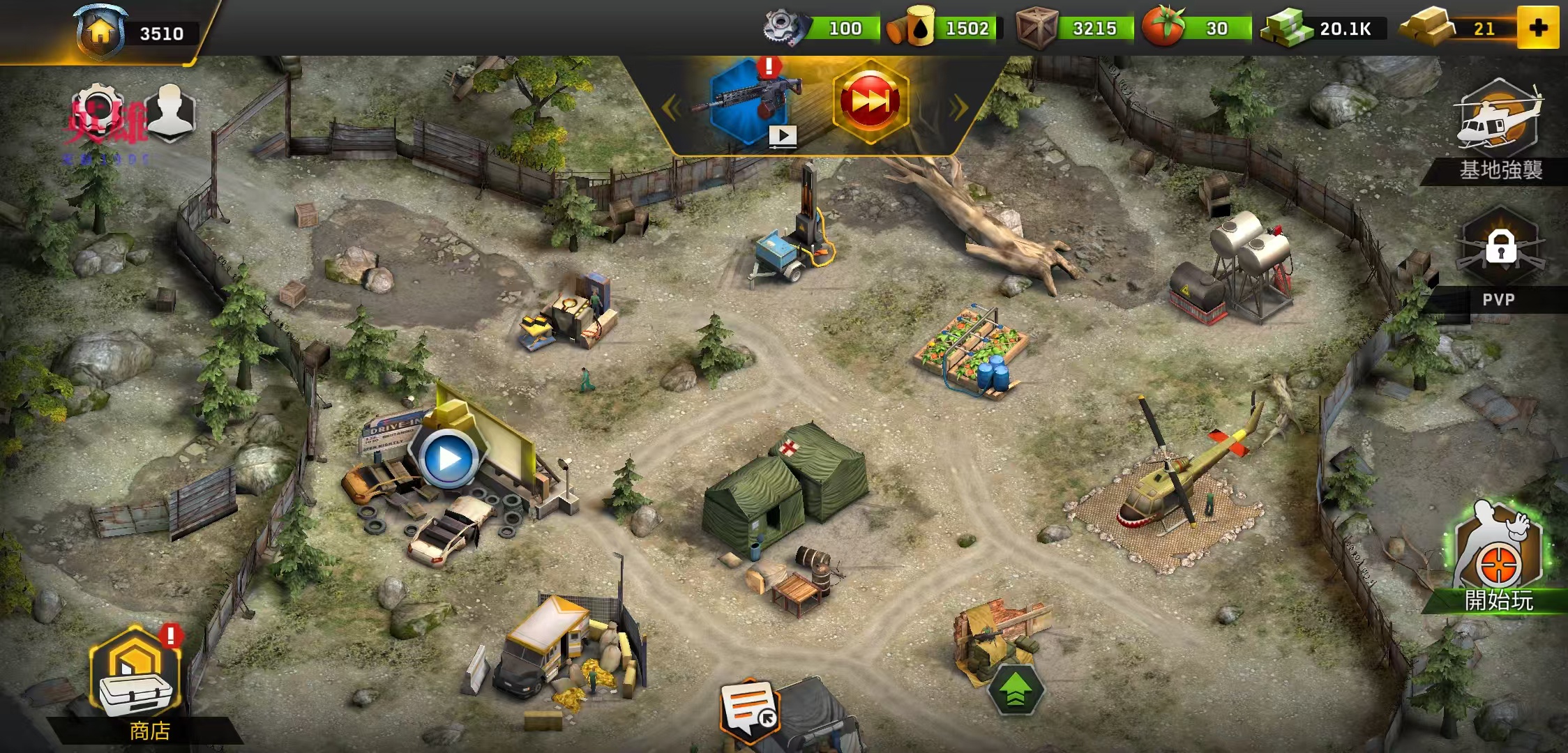1568x753 pixels.
Task: Open the settings gear icon
Action: [x=99, y=112]
